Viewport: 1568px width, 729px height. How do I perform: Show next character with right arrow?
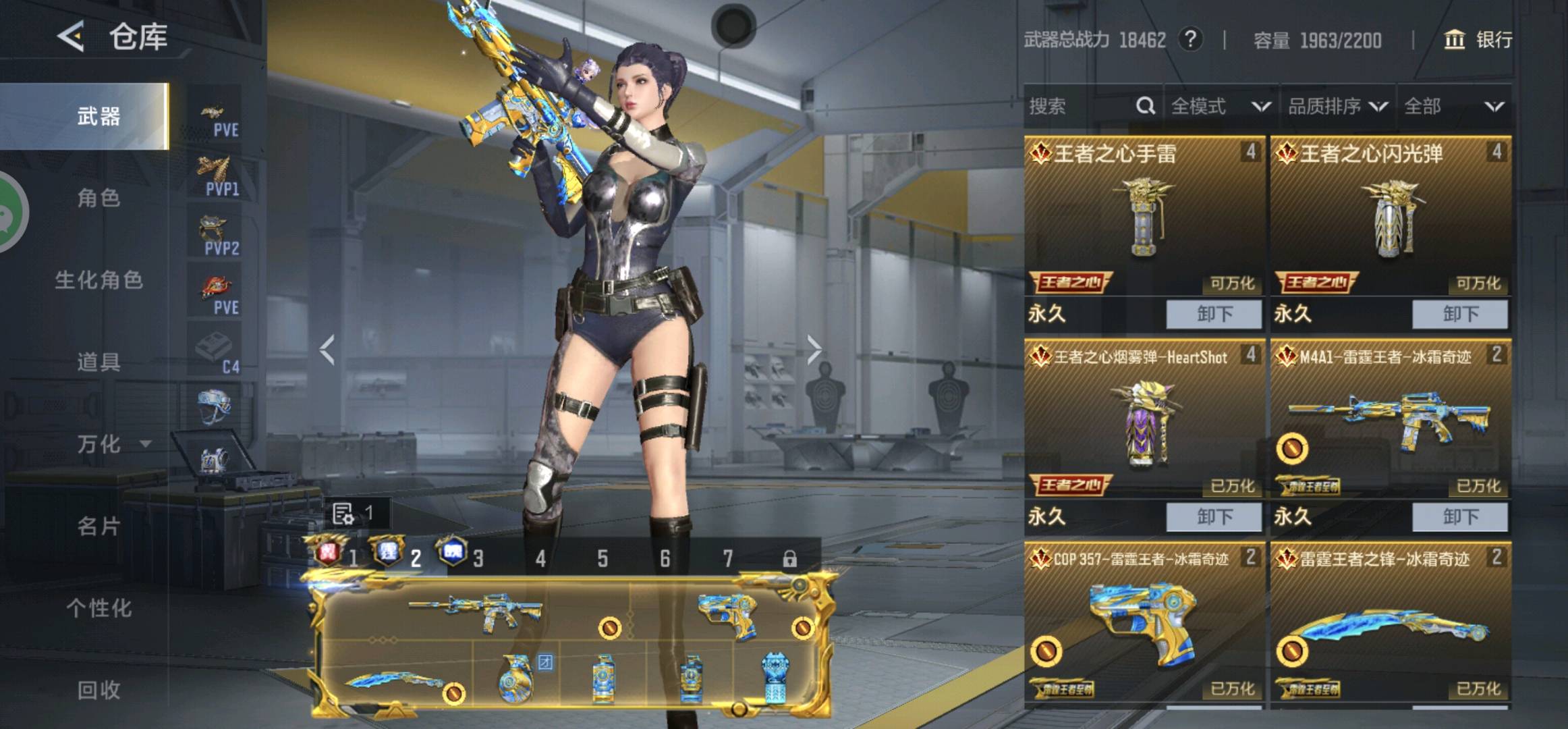[814, 350]
